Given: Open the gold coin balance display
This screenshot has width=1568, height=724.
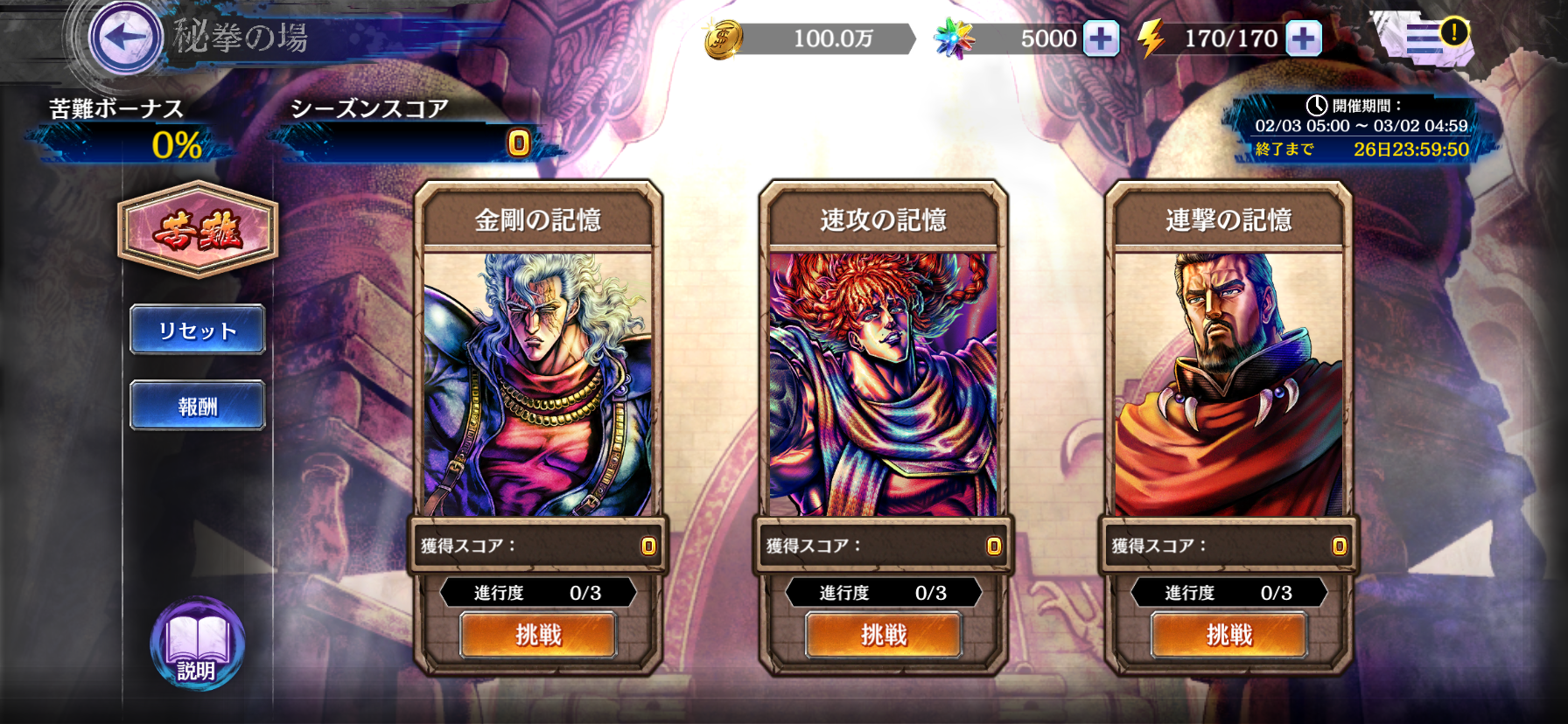Looking at the screenshot, I should pos(827,38).
